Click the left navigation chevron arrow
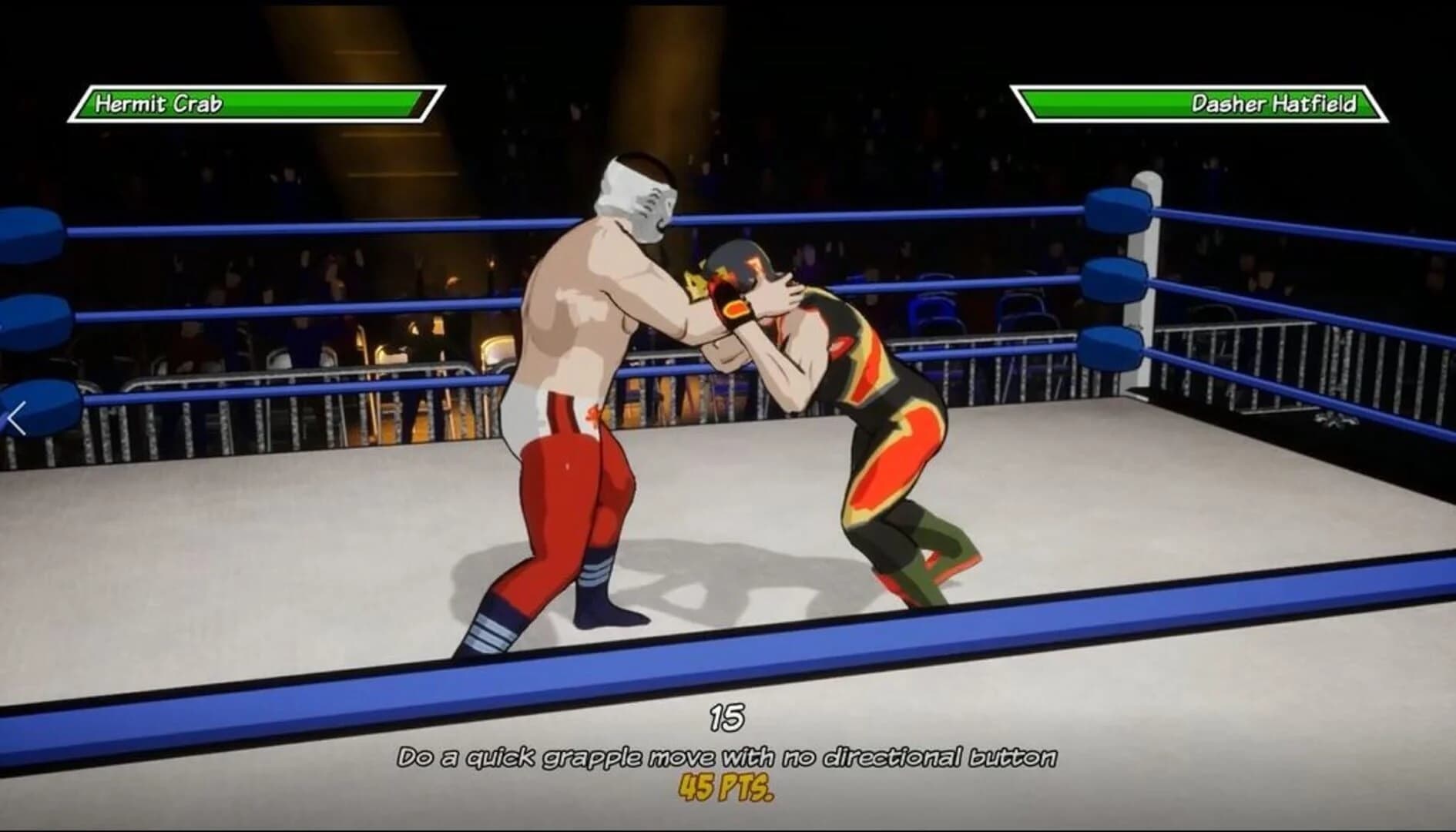Screen dimensions: 1456x832 [15, 417]
